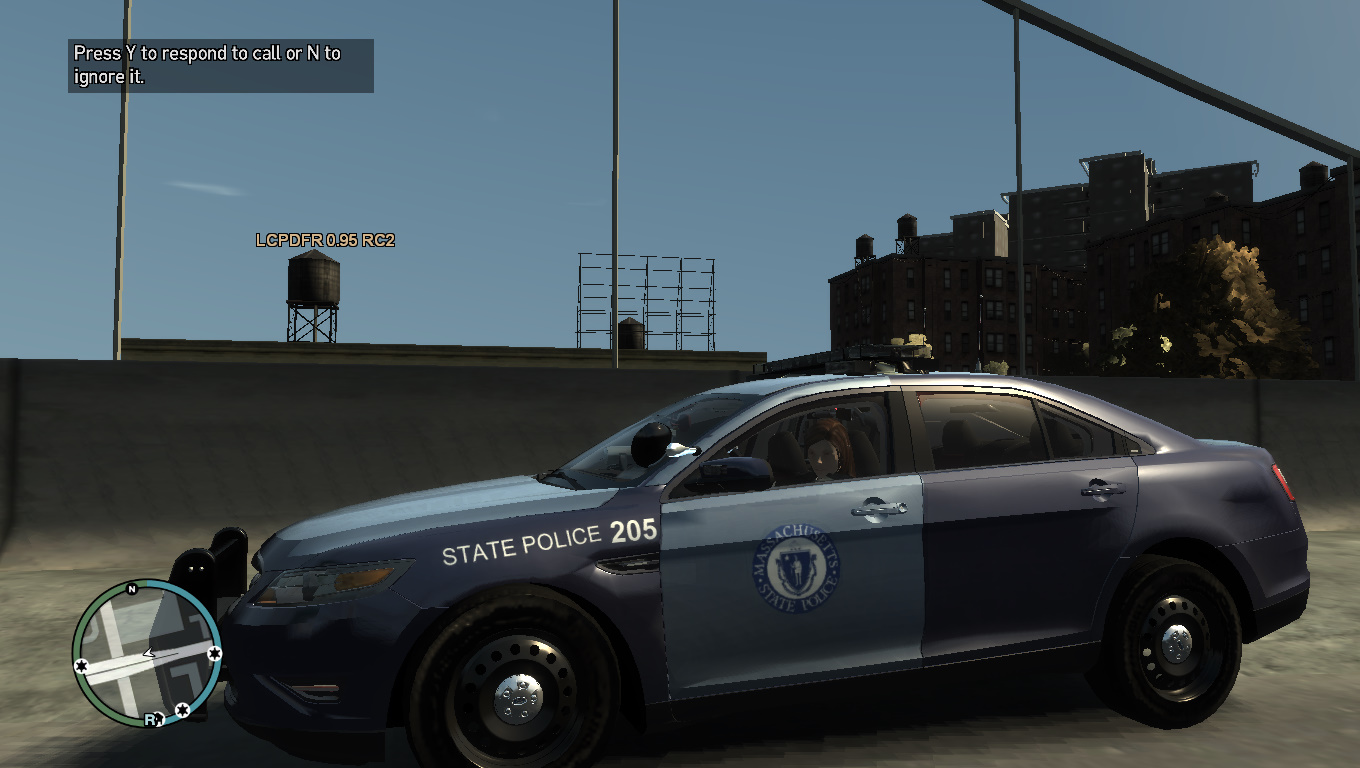The width and height of the screenshot is (1360, 768).
Task: Click the R blip on the minimap
Action: 152,718
